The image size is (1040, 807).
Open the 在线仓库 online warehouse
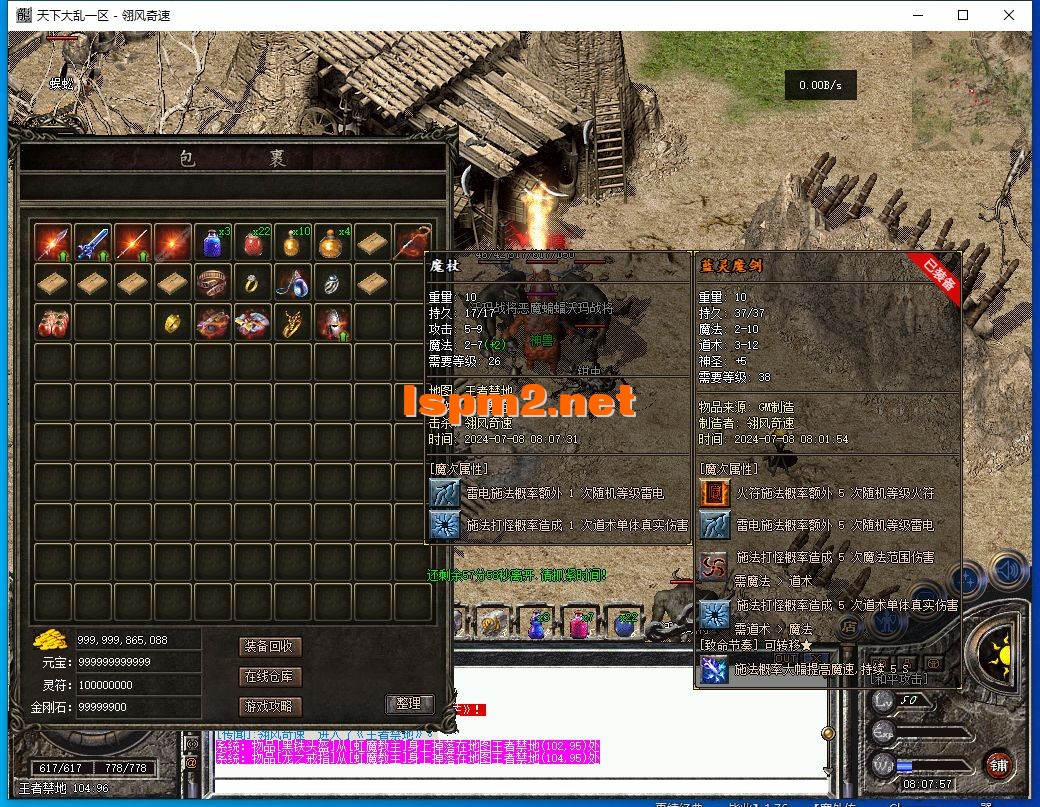pos(270,677)
